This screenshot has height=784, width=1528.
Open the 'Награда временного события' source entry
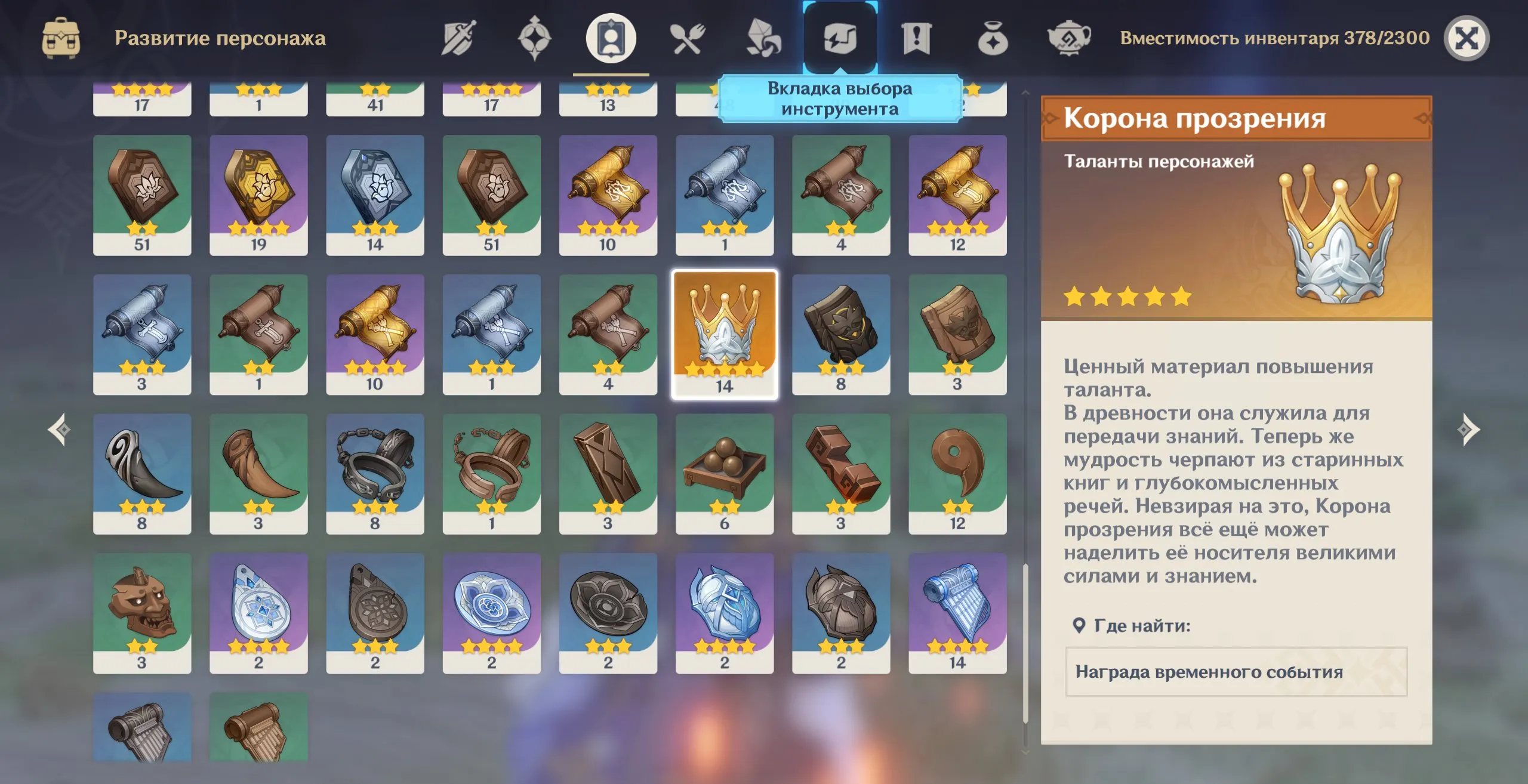click(1236, 672)
